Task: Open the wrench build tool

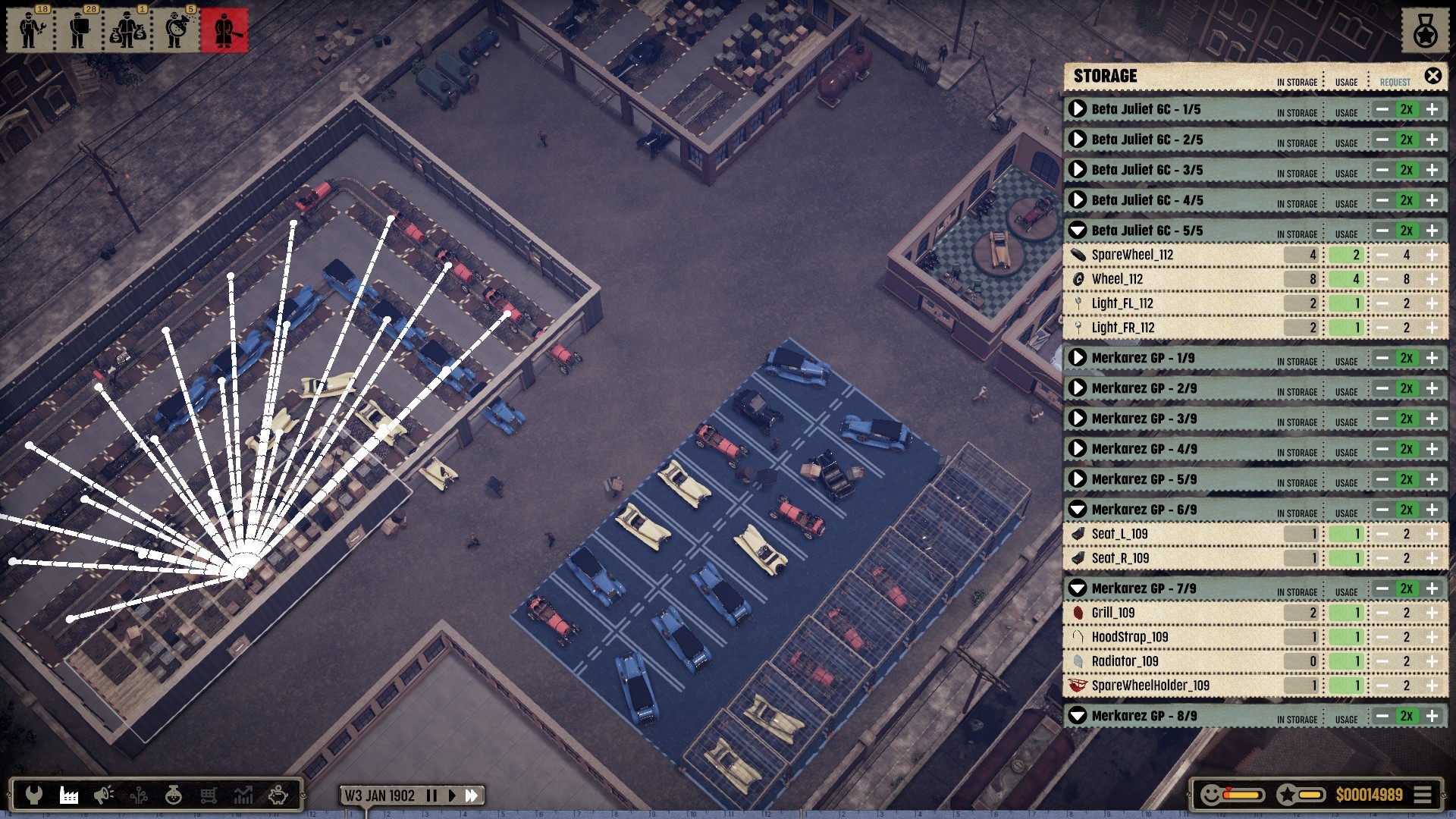Action: point(33,795)
